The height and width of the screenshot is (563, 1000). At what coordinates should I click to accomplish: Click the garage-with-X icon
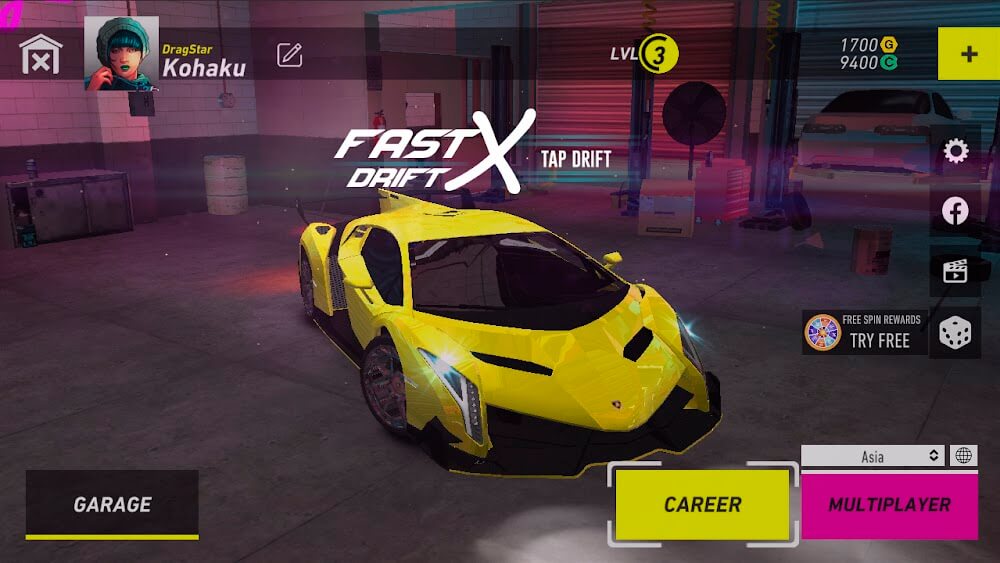(x=41, y=54)
